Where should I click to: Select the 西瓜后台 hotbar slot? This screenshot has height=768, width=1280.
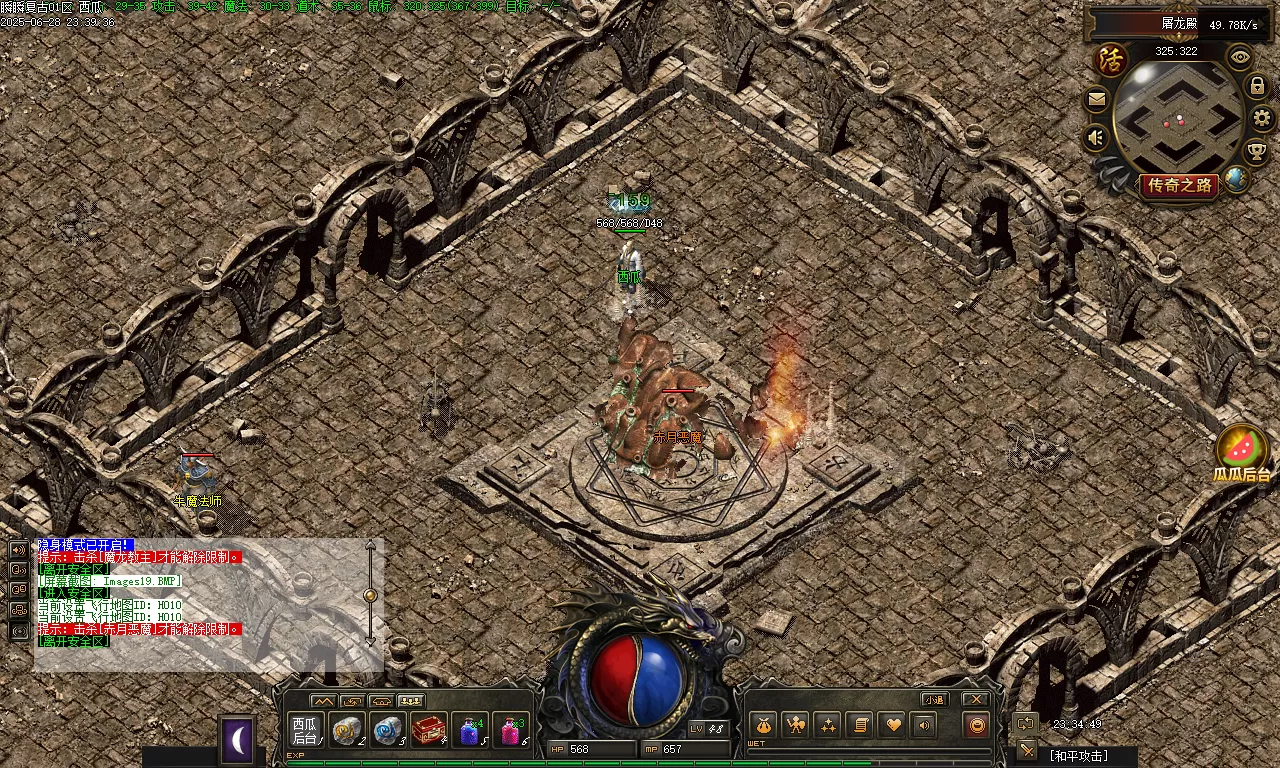point(305,730)
